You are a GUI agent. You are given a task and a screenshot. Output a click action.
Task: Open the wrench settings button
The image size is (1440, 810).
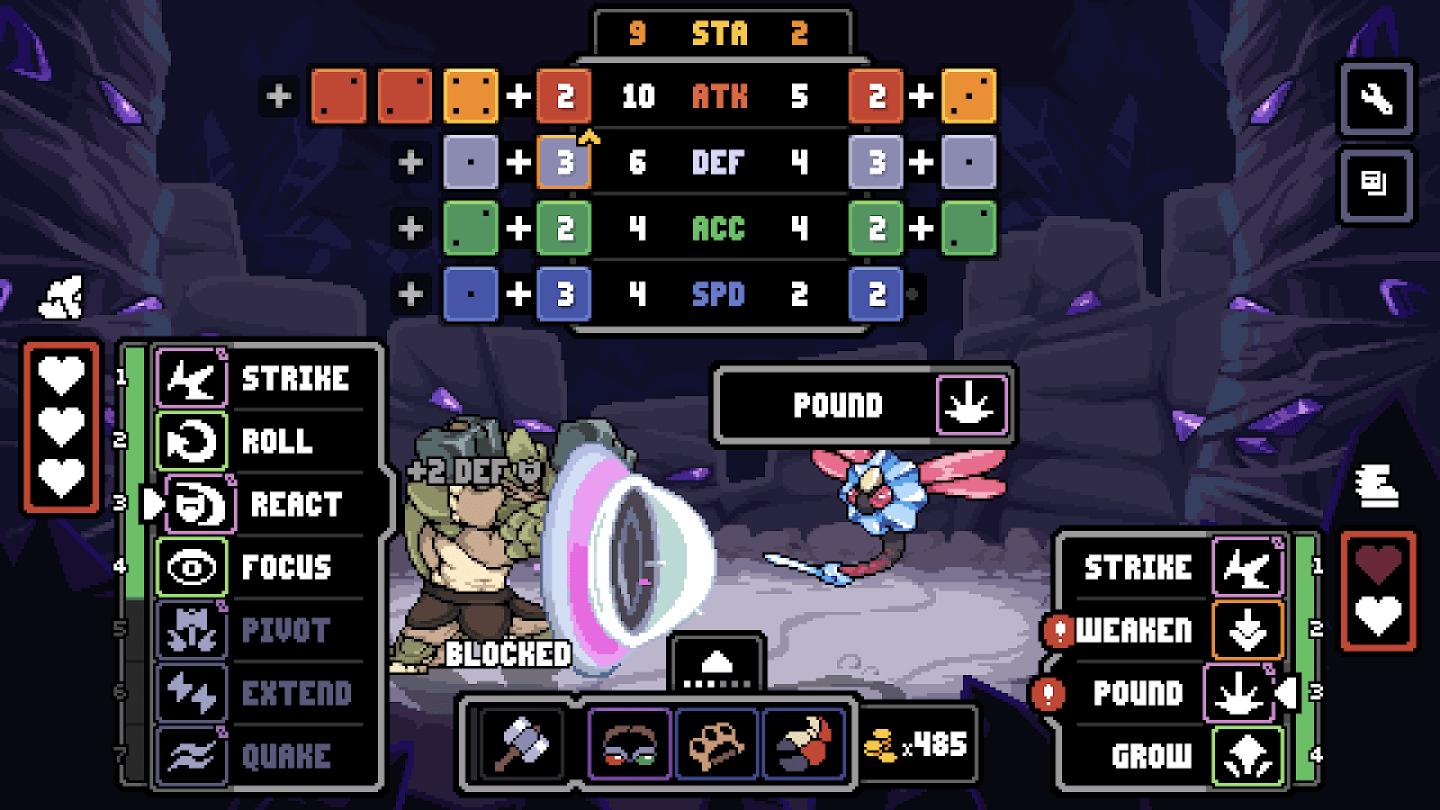[1377, 99]
